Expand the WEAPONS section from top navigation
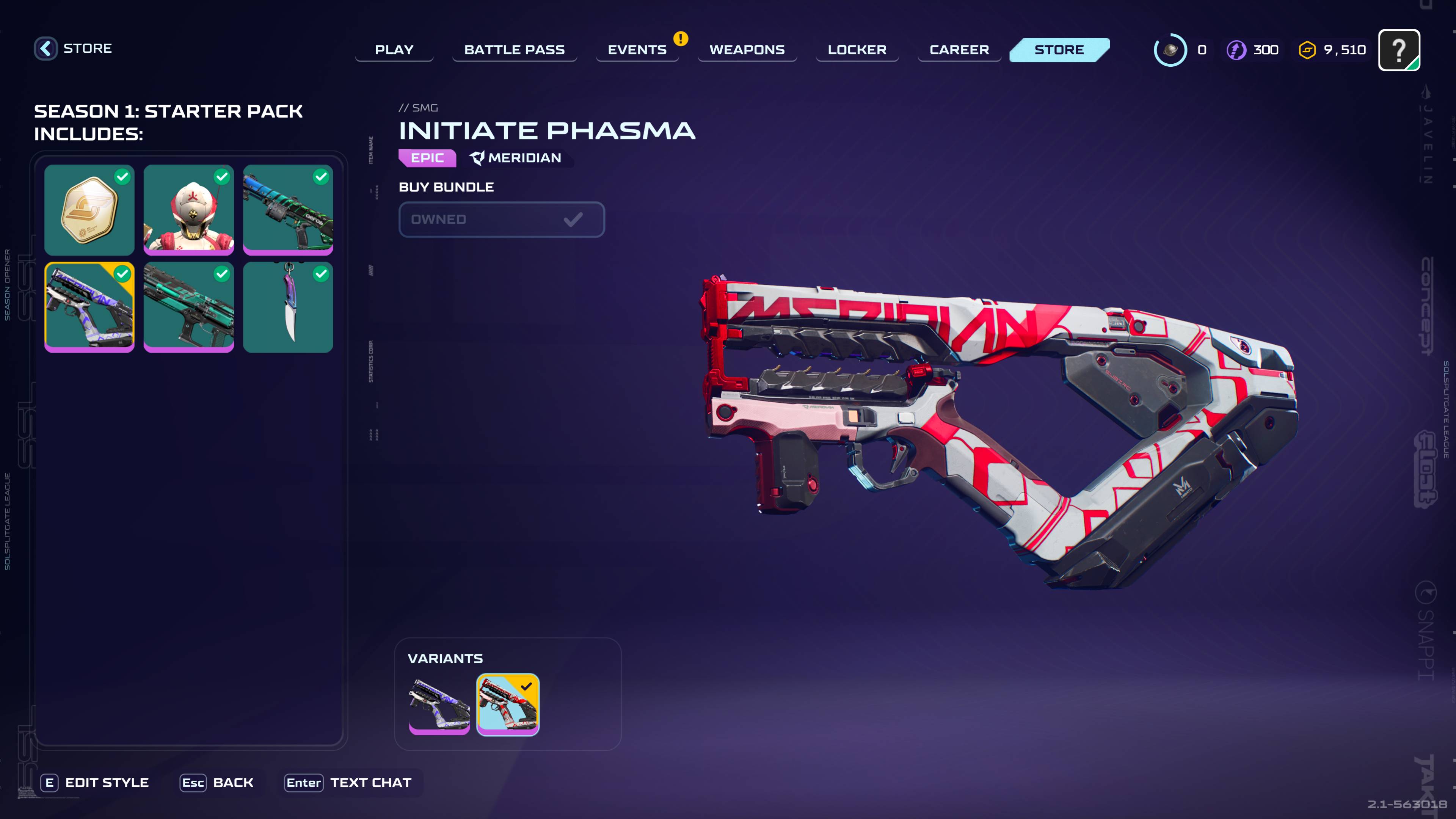Image resolution: width=1456 pixels, height=819 pixels. (747, 50)
